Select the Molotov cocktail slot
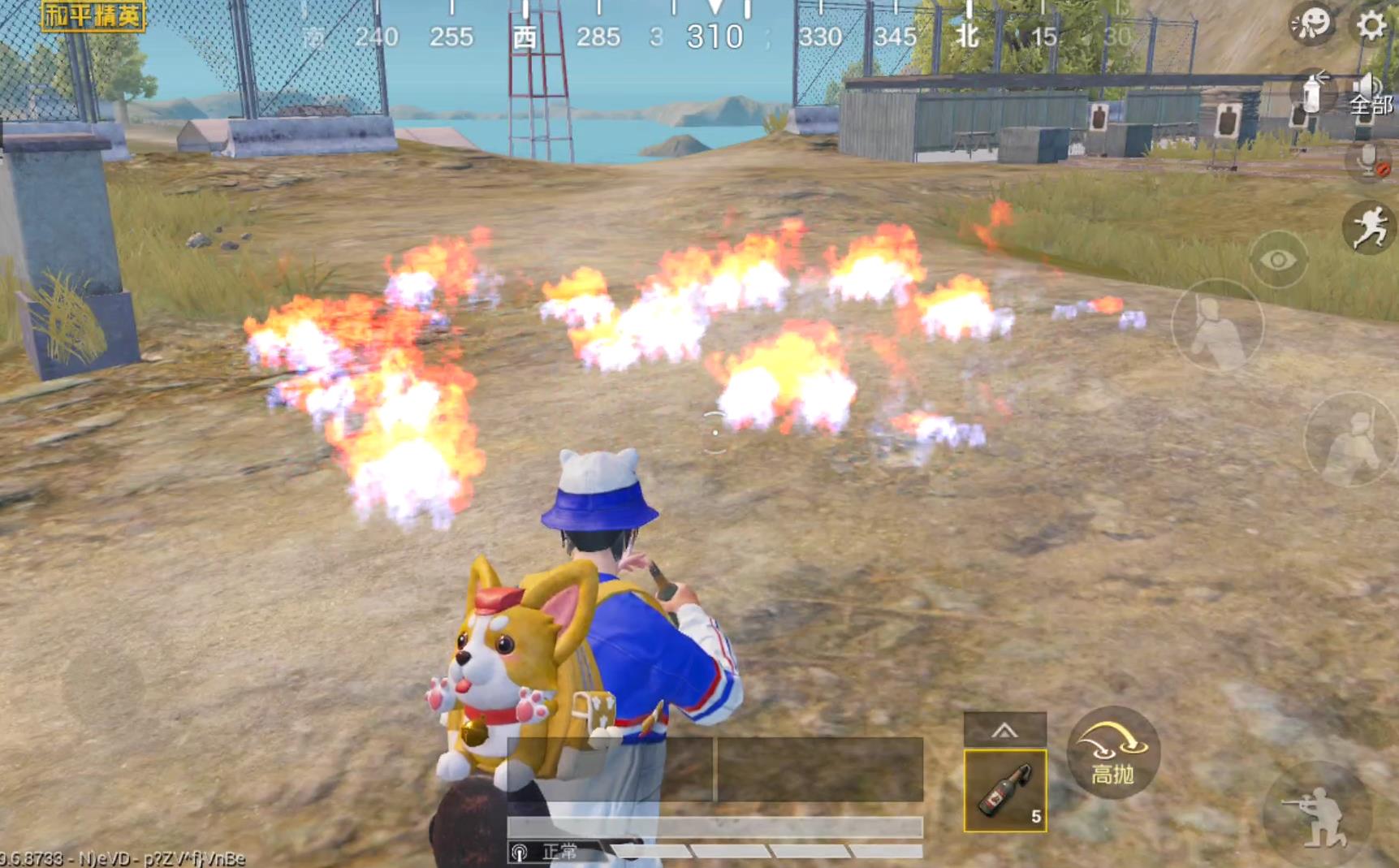The width and height of the screenshot is (1399, 868). (1004, 790)
